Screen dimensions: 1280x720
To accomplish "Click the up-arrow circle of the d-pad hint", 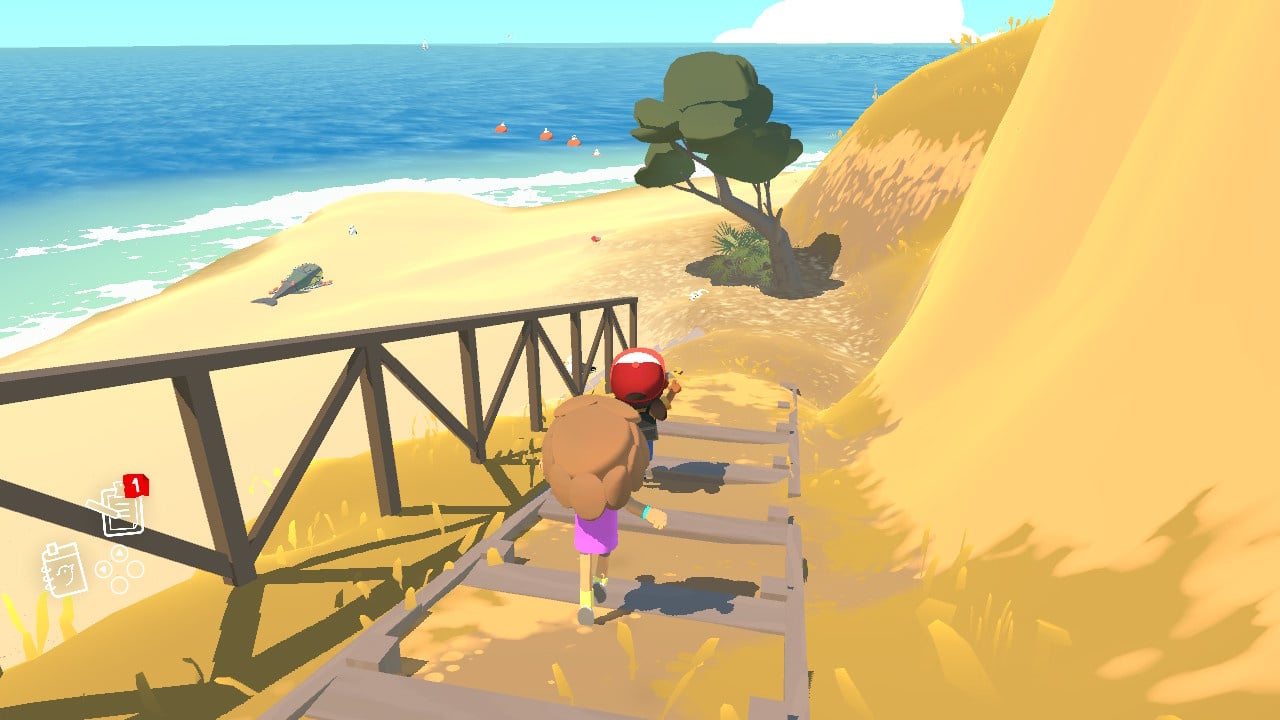I will coord(119,553).
